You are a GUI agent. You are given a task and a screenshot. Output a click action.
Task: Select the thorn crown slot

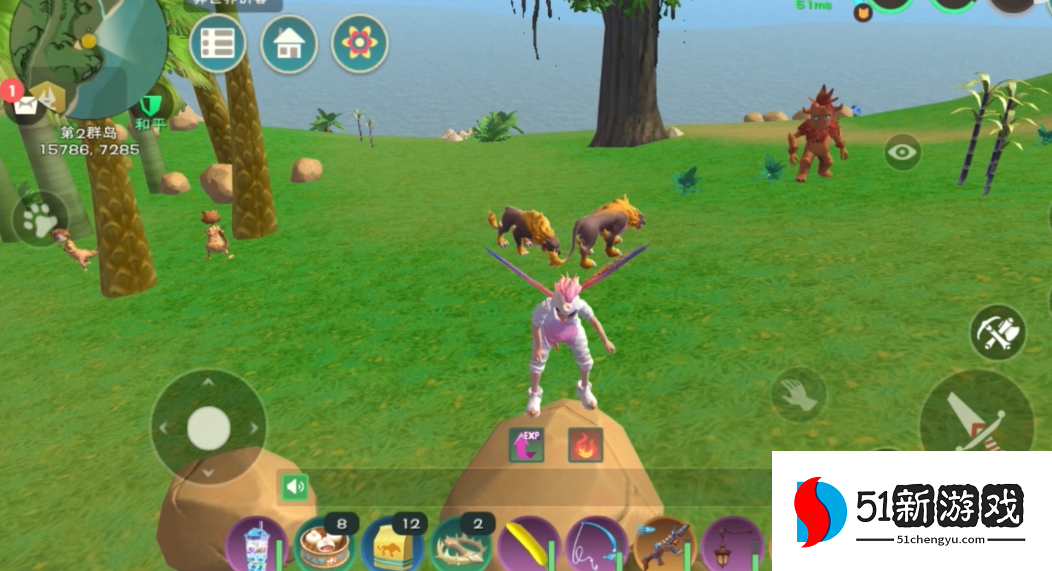(460, 546)
